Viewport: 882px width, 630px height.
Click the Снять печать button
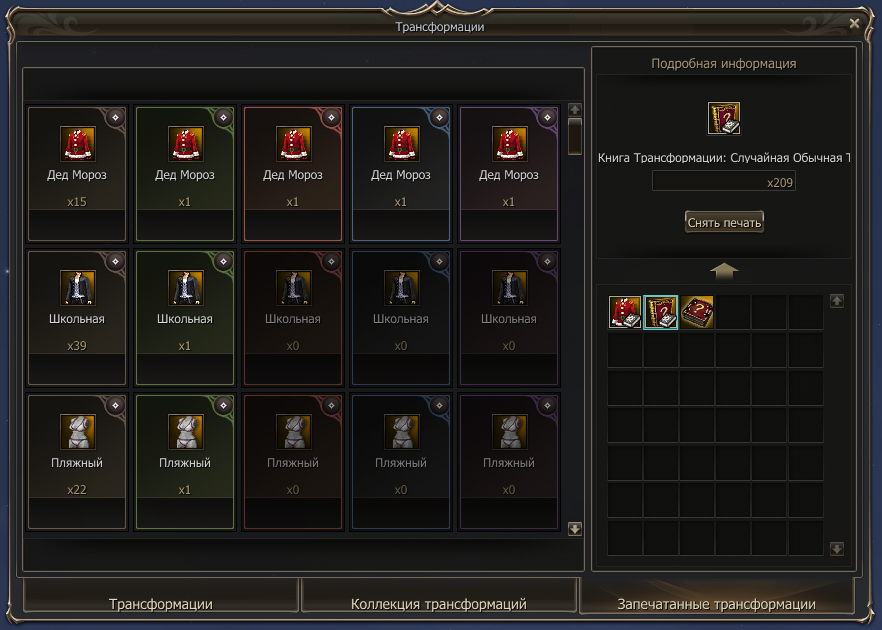pyautogui.click(x=724, y=222)
